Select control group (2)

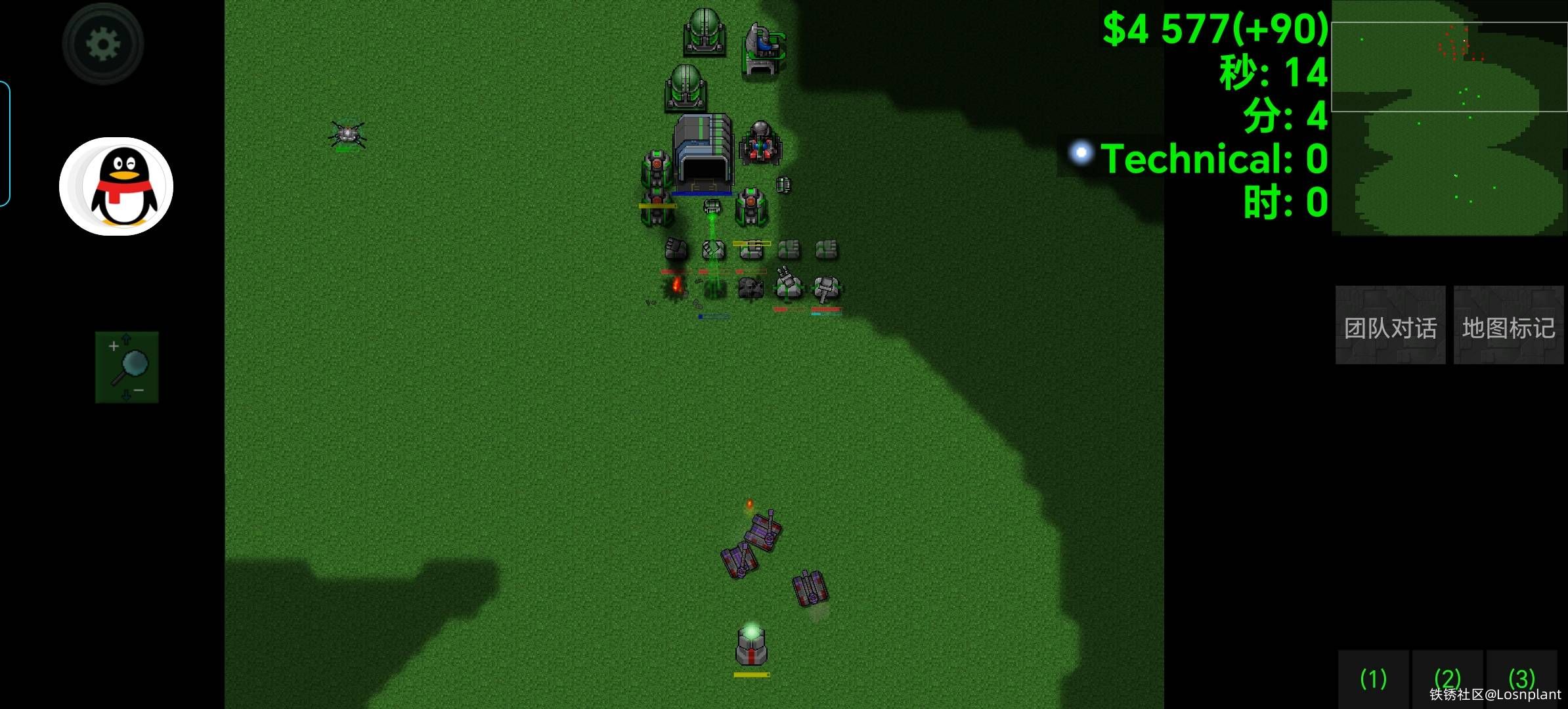pyautogui.click(x=1447, y=678)
